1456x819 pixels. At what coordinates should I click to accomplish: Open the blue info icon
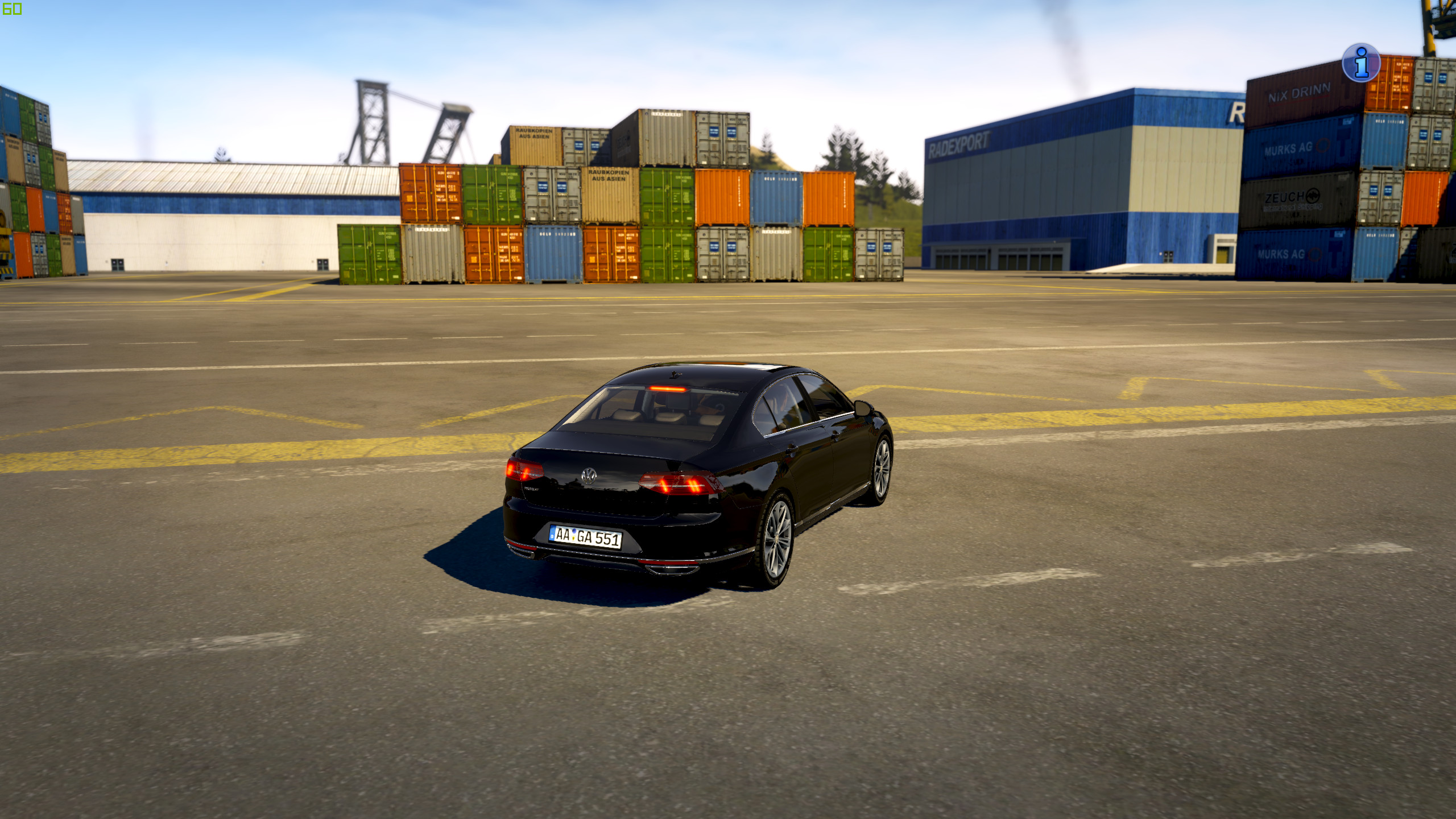point(1360,63)
